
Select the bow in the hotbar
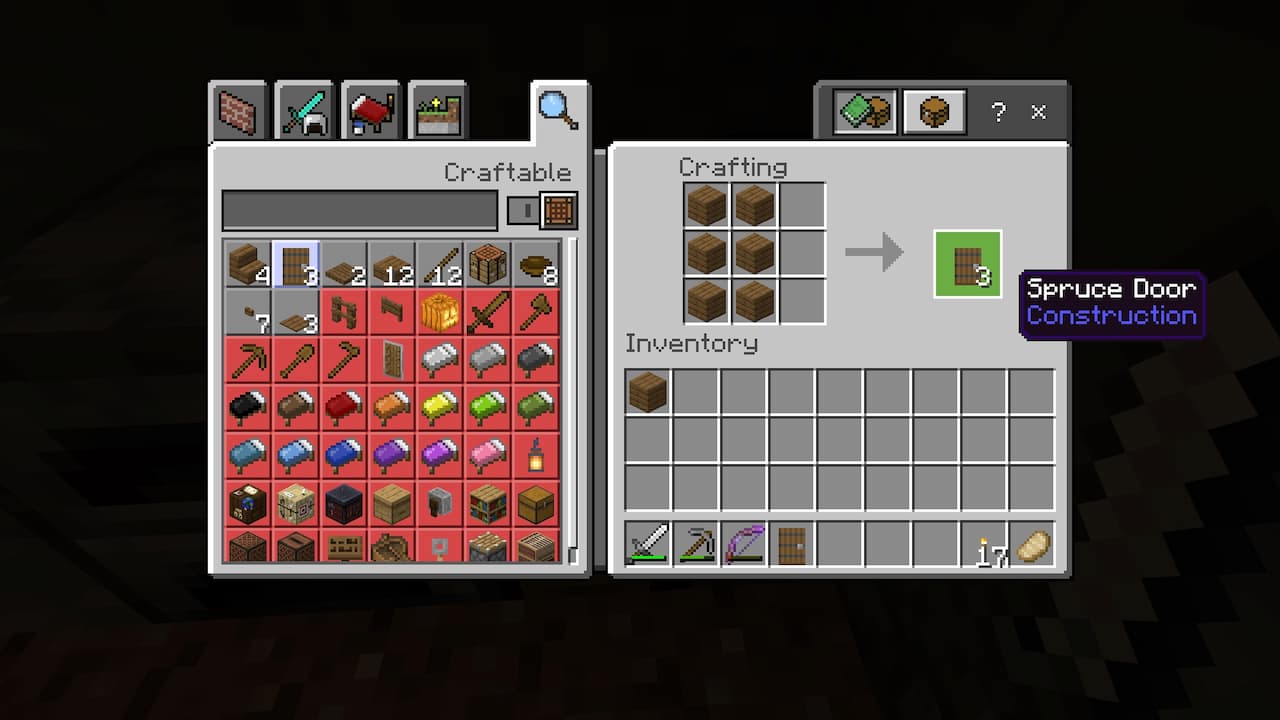pos(743,545)
